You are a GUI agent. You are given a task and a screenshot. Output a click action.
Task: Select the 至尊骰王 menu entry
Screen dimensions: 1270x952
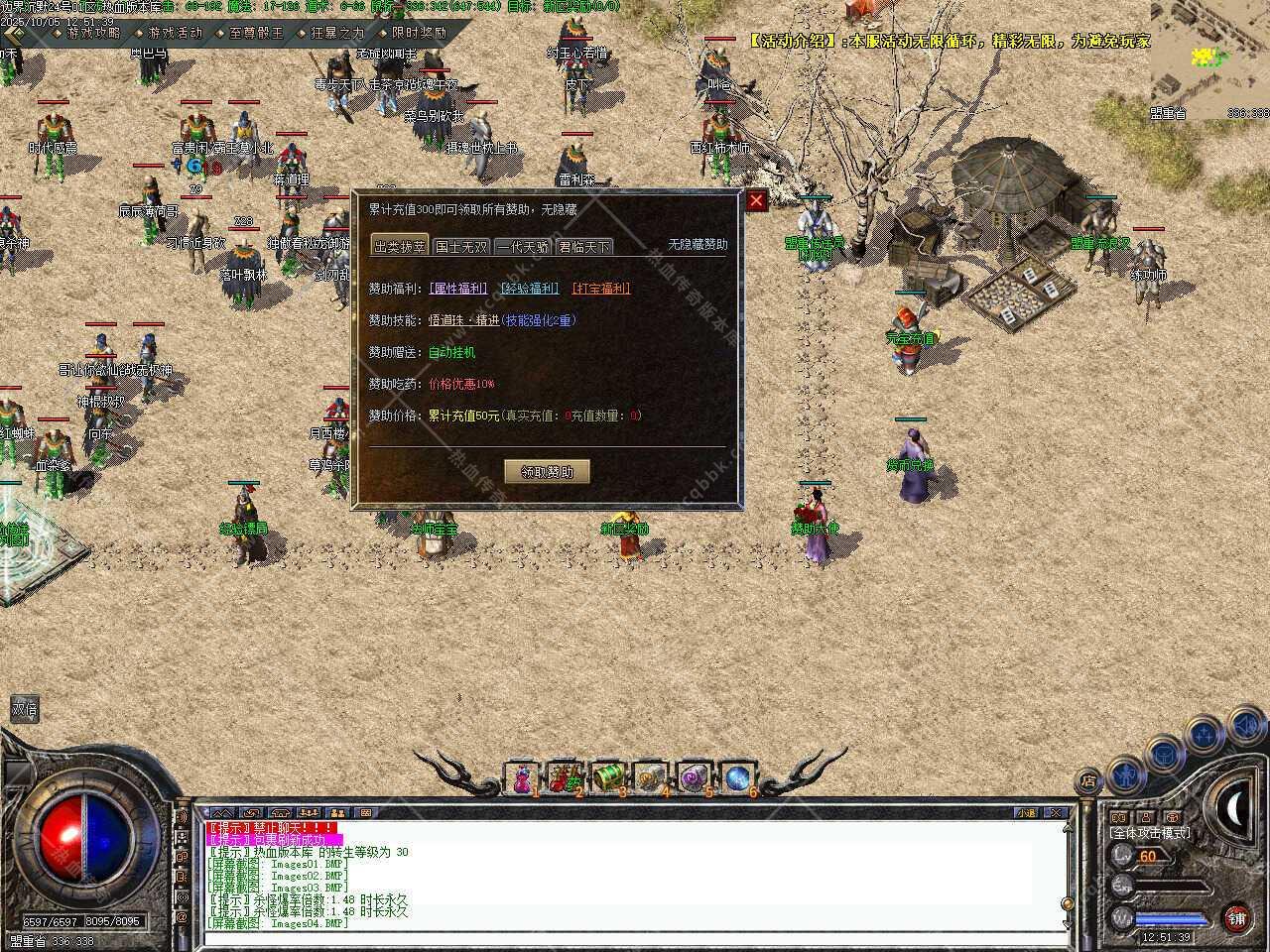click(x=256, y=33)
